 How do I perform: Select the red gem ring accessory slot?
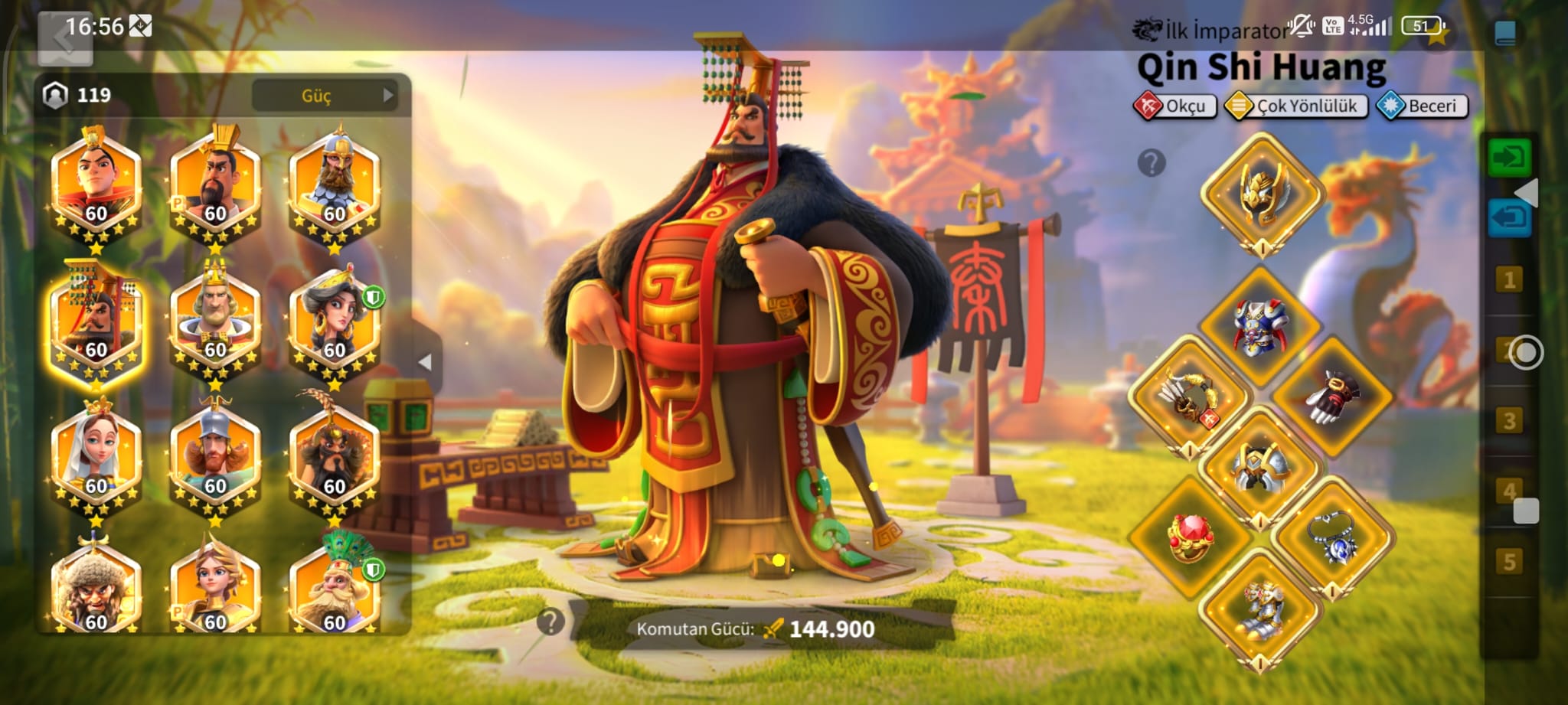pos(1189,537)
